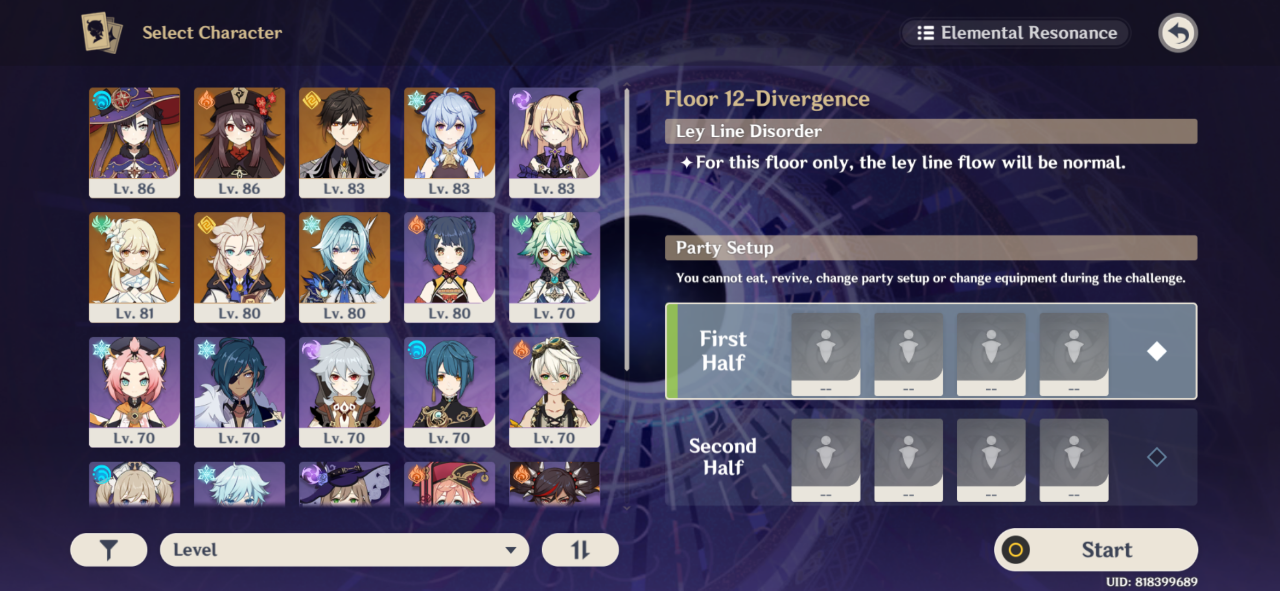Select the Lv. 81 Traveler portrait
The width and height of the screenshot is (1280, 591).
click(135, 266)
